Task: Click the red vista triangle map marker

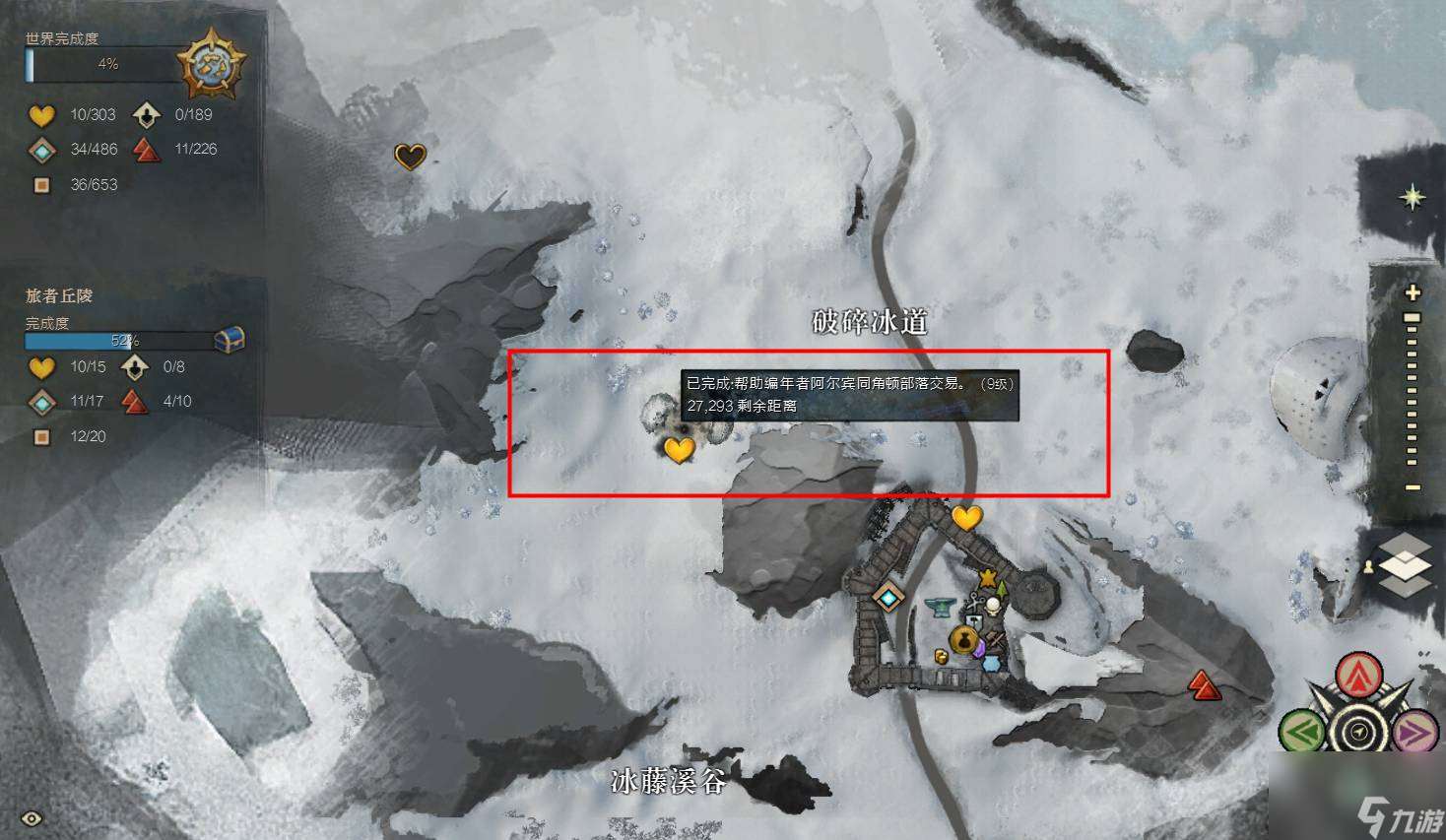Action: tap(1202, 684)
